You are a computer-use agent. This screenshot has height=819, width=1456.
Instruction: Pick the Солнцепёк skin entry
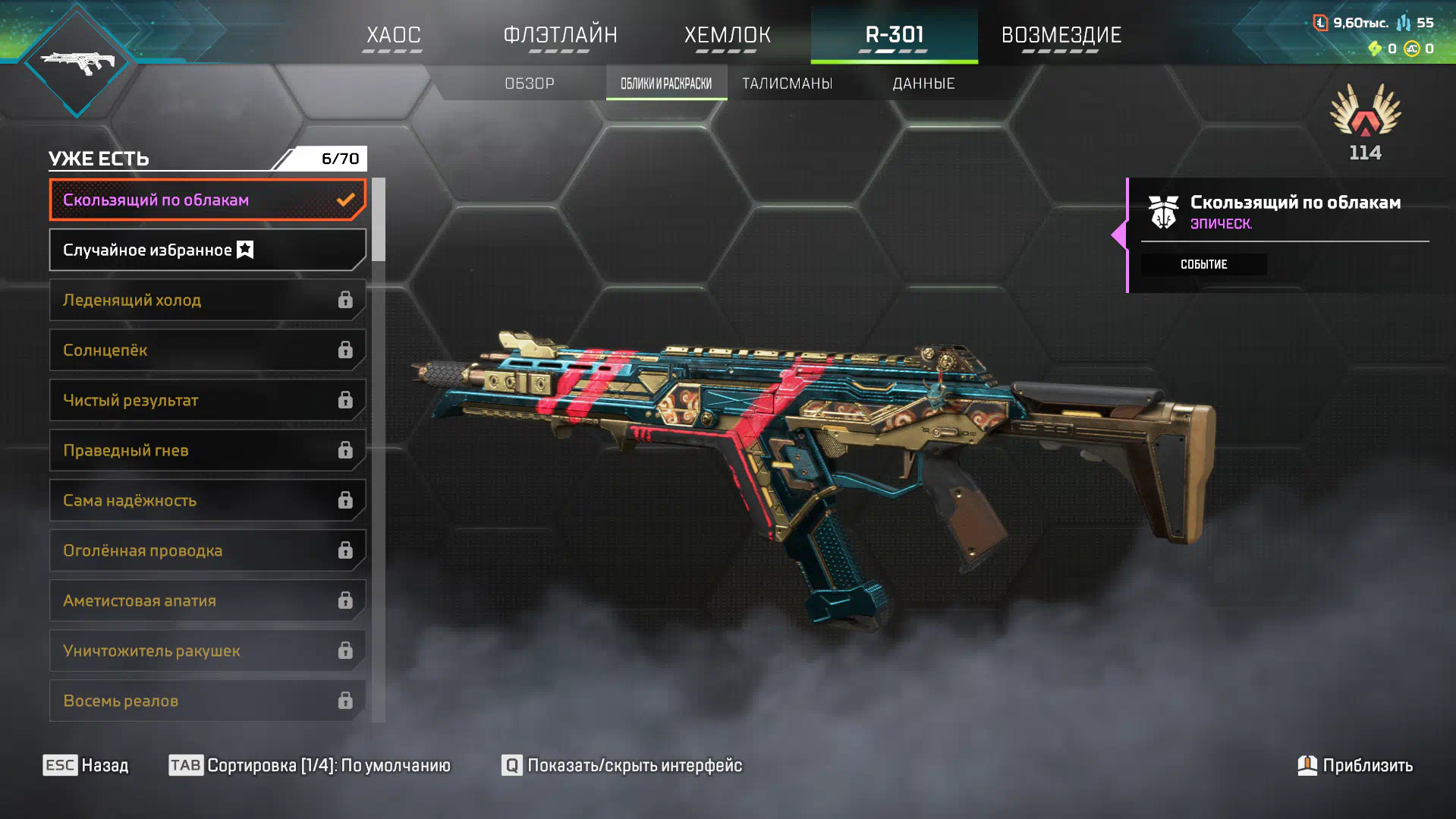[x=207, y=350]
